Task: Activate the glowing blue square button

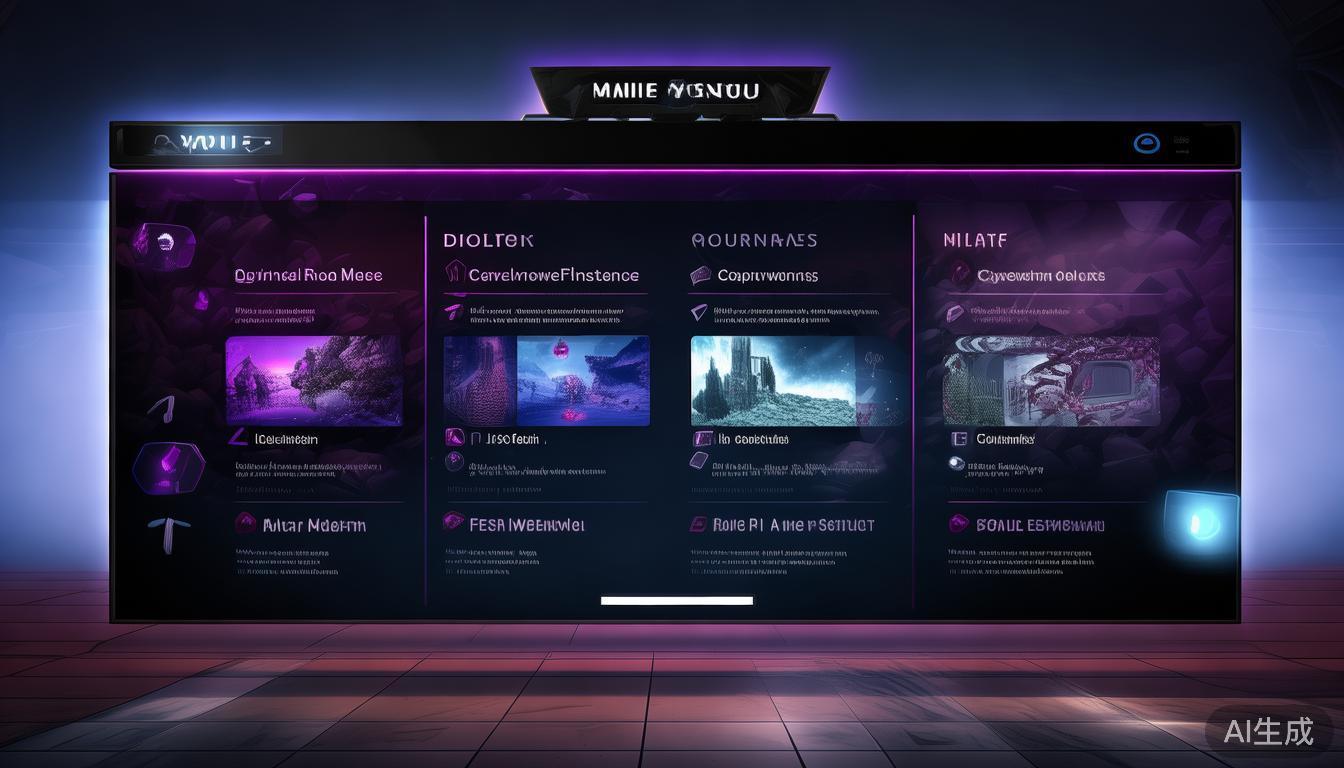Action: click(1200, 521)
